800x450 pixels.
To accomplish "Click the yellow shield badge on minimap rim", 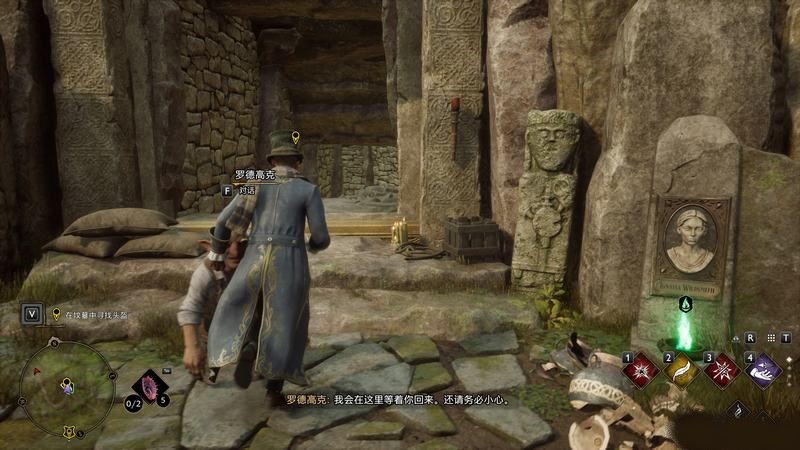I will [68, 432].
